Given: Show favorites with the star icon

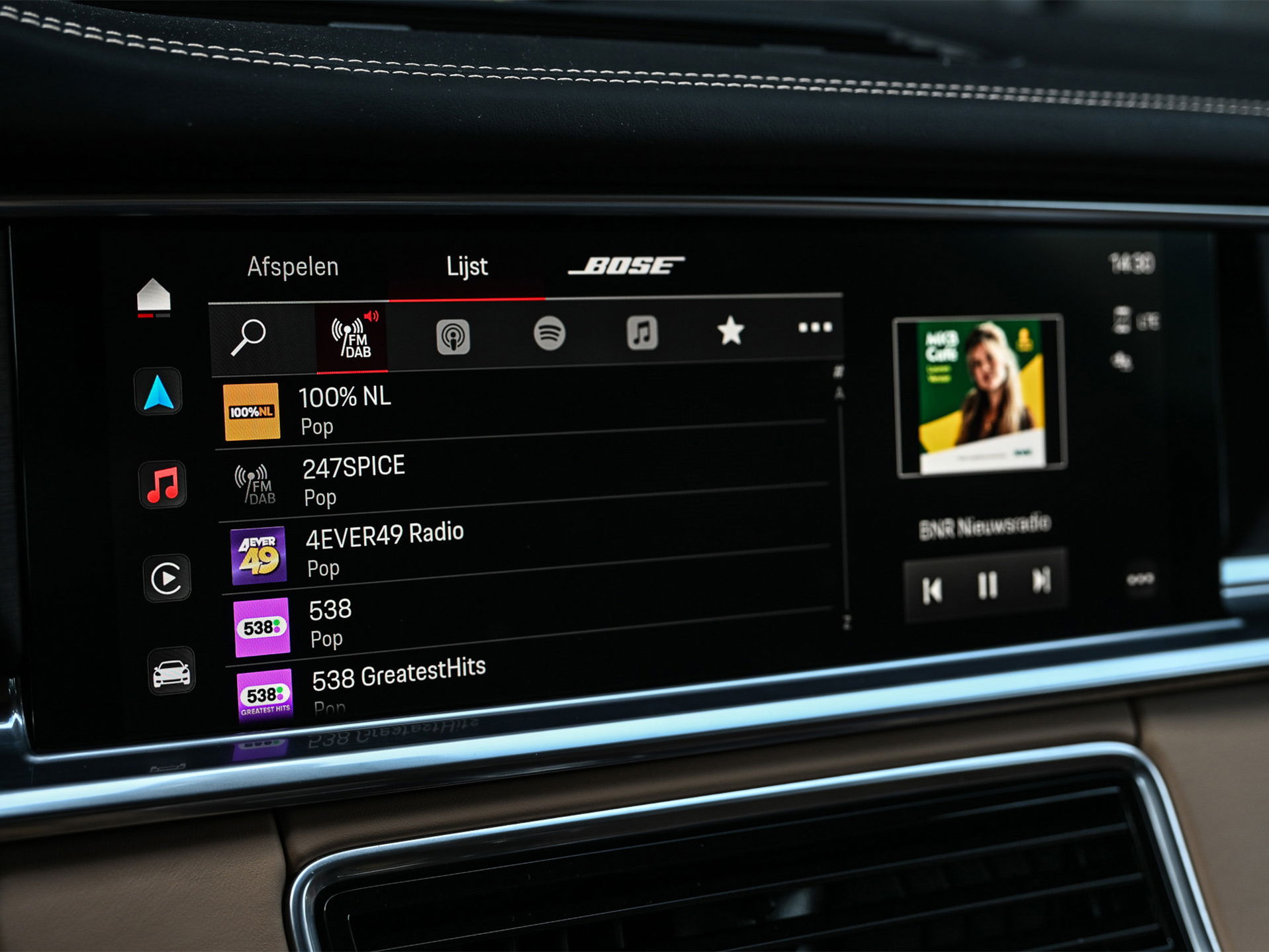Looking at the screenshot, I should [731, 330].
